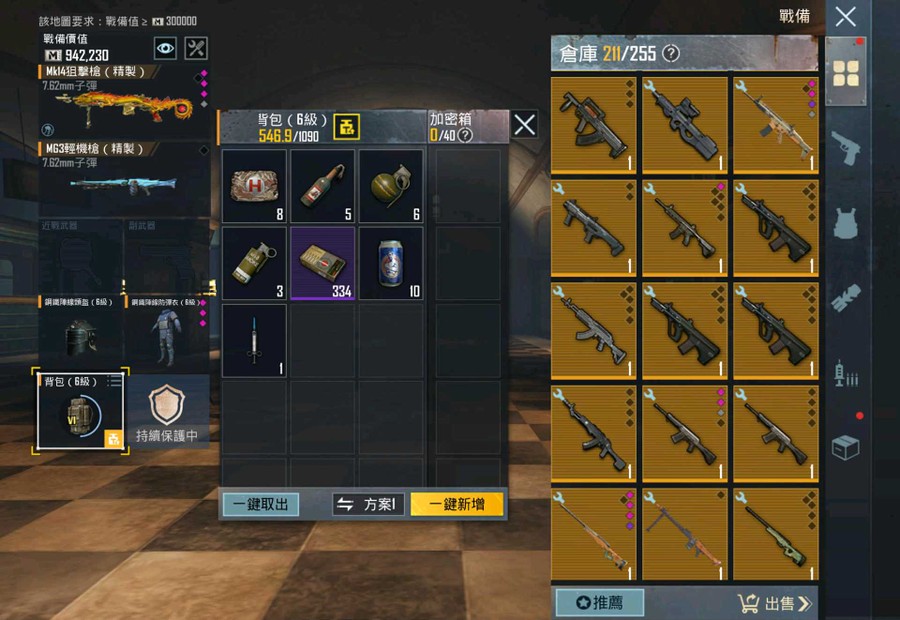Open the repair tools icon
900x620 pixels.
coord(197,48)
